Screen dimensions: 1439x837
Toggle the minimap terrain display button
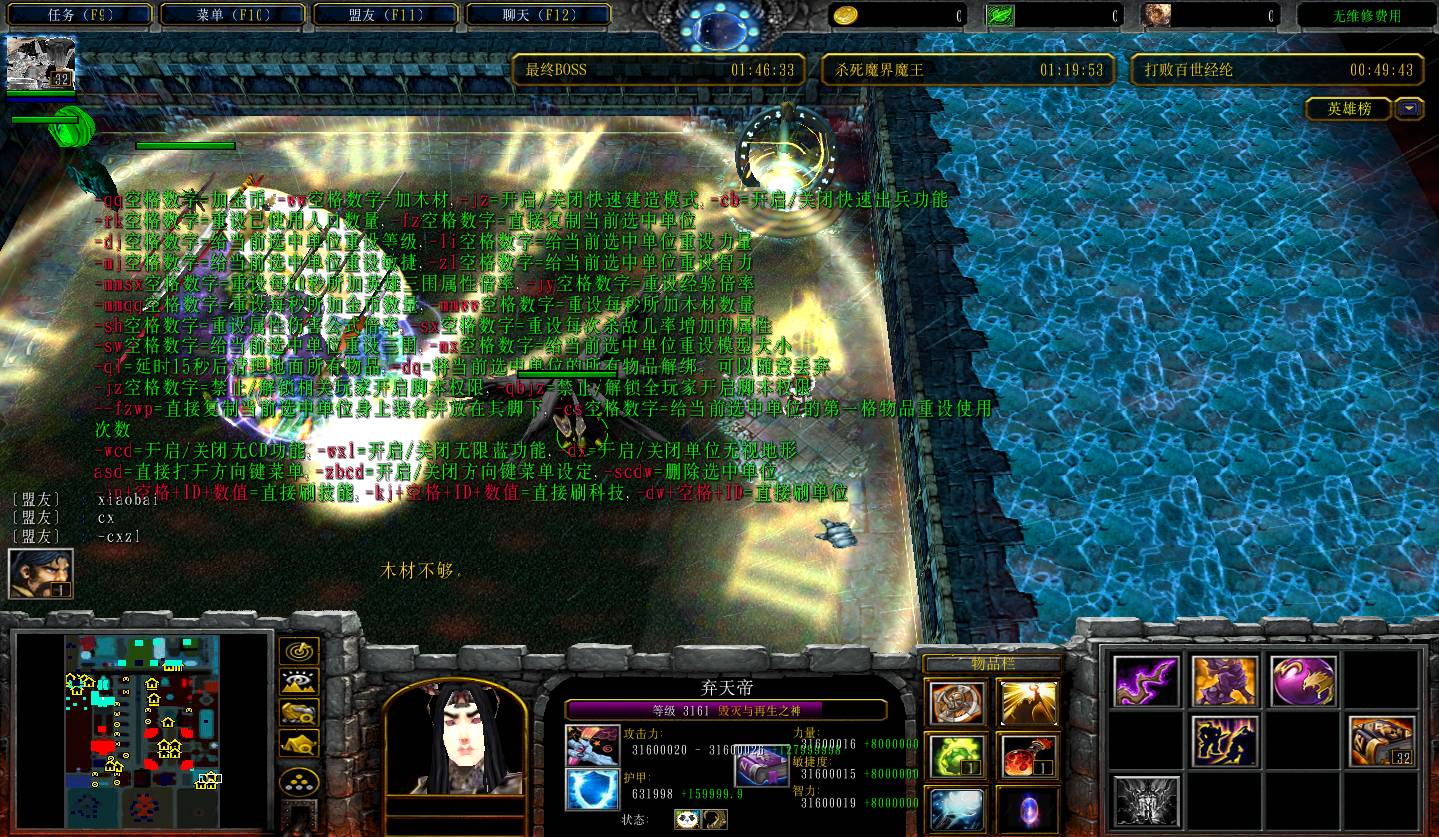(299, 682)
